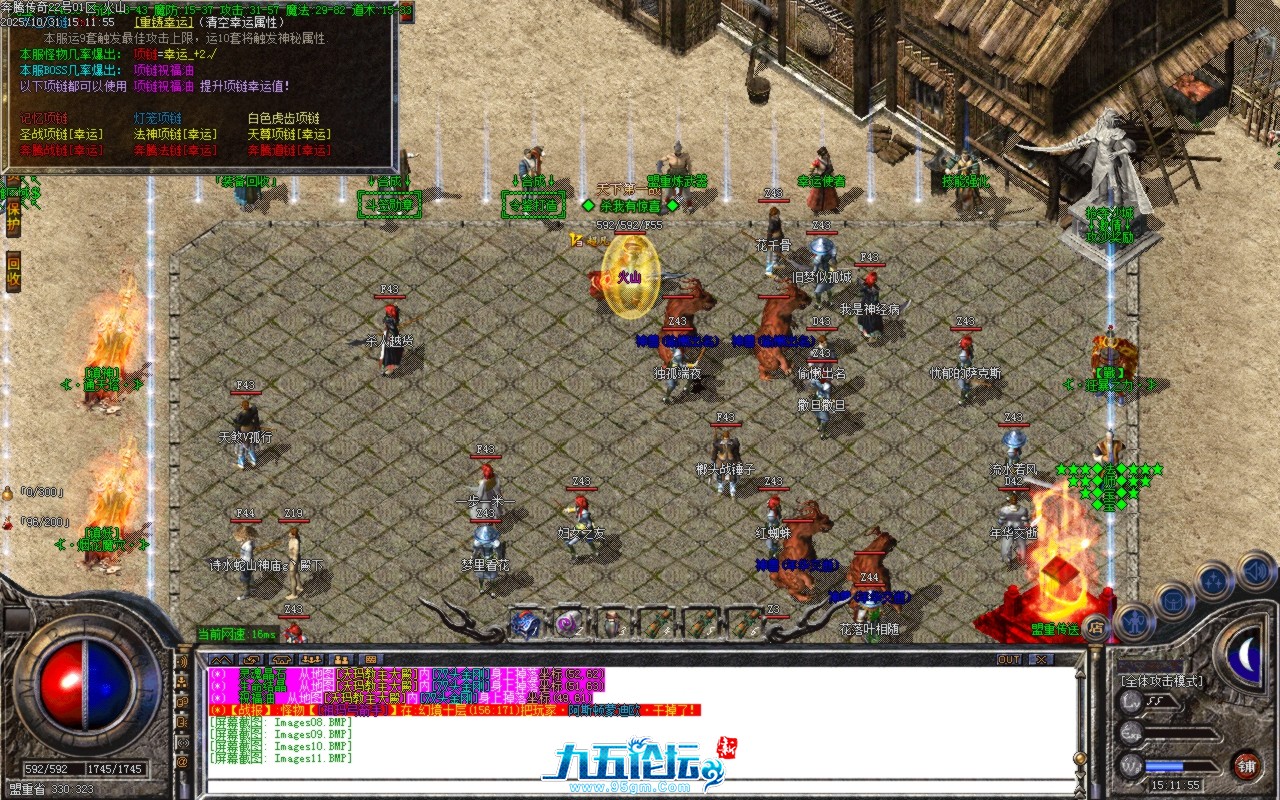Open the keyboard icon in the chat toolbar
Image resolution: width=1280 pixels, height=800 pixels.
point(373,658)
